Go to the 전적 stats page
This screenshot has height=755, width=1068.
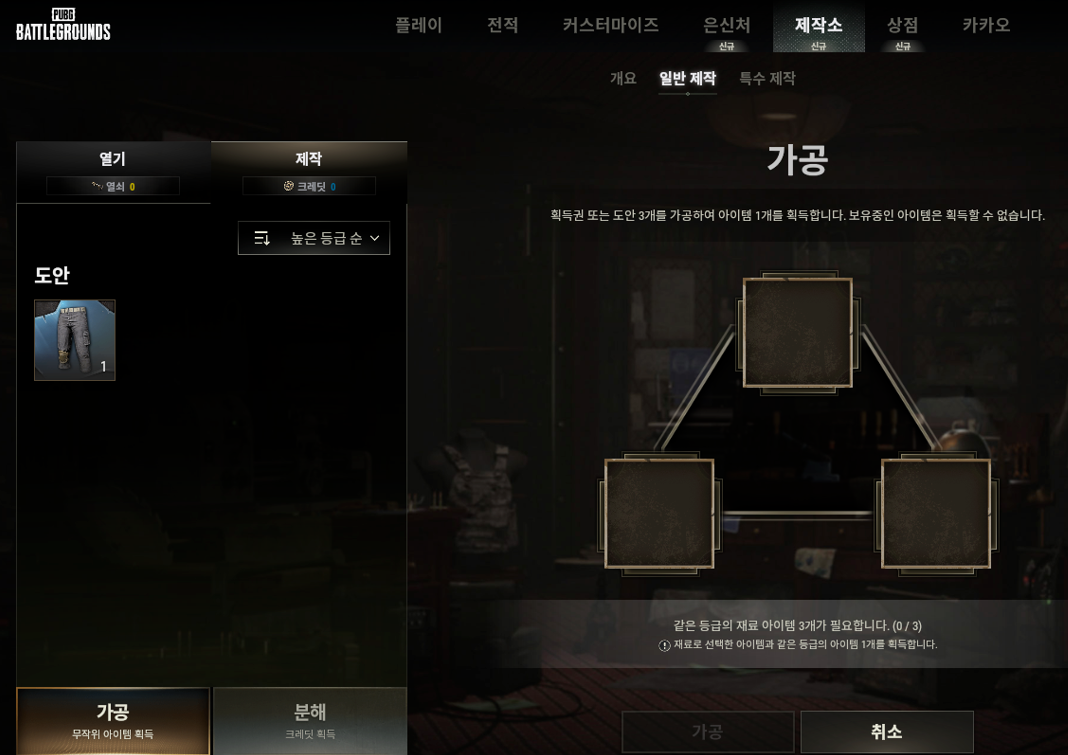[x=502, y=25]
